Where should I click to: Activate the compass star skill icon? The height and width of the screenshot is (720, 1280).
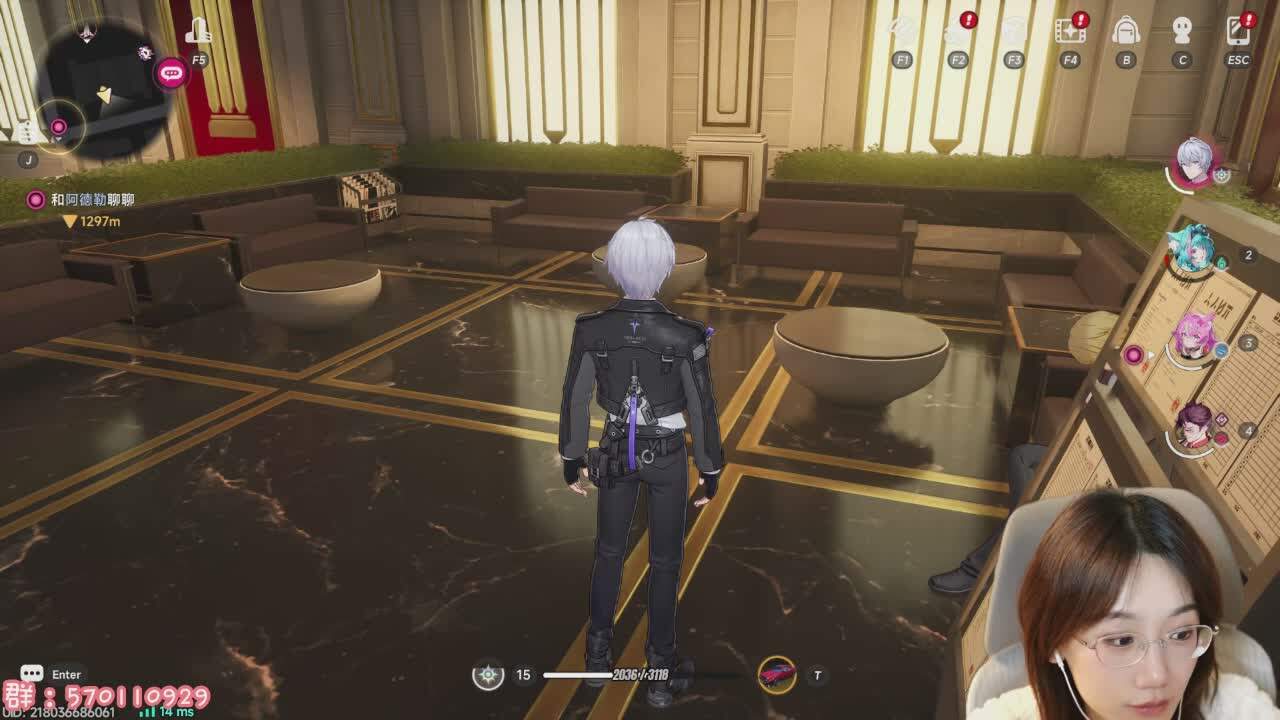click(x=488, y=675)
